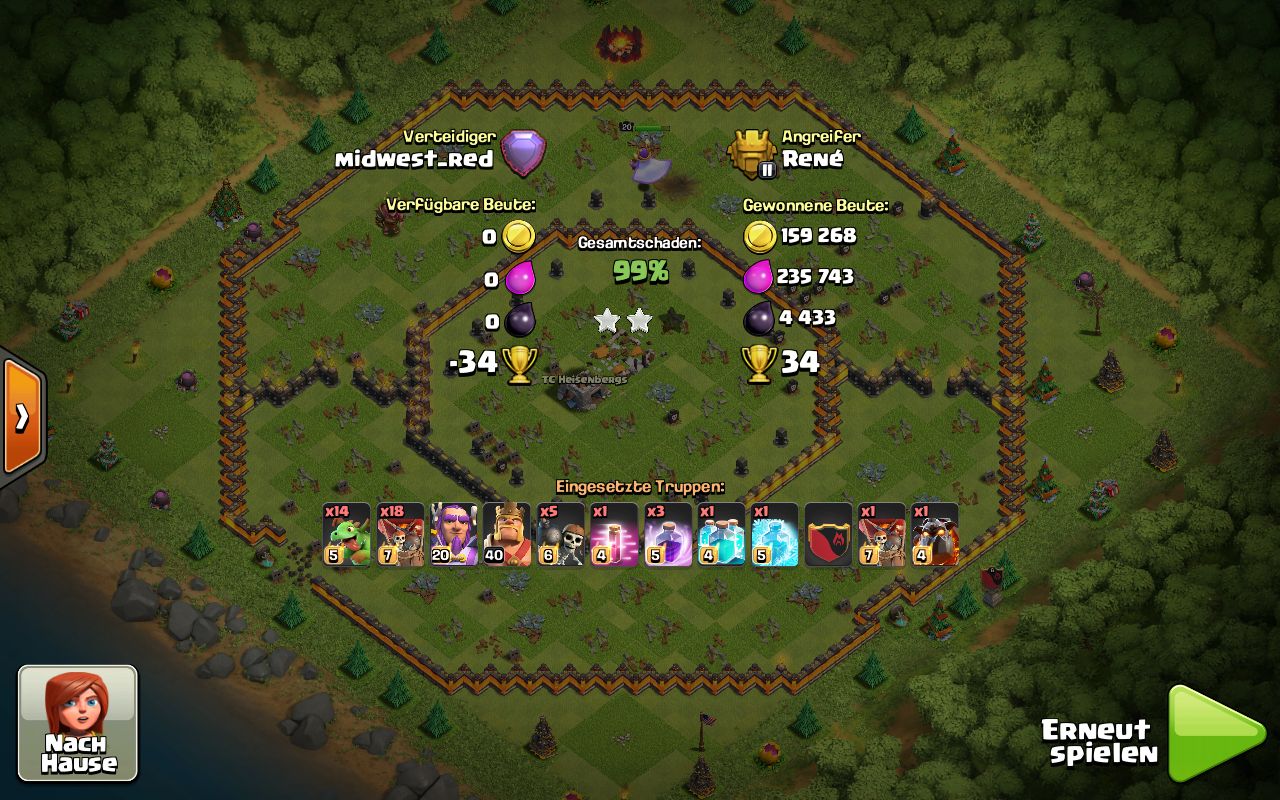This screenshot has height=800, width=1280.
Task: Select the red clan badge troop slot
Action: coord(828,534)
